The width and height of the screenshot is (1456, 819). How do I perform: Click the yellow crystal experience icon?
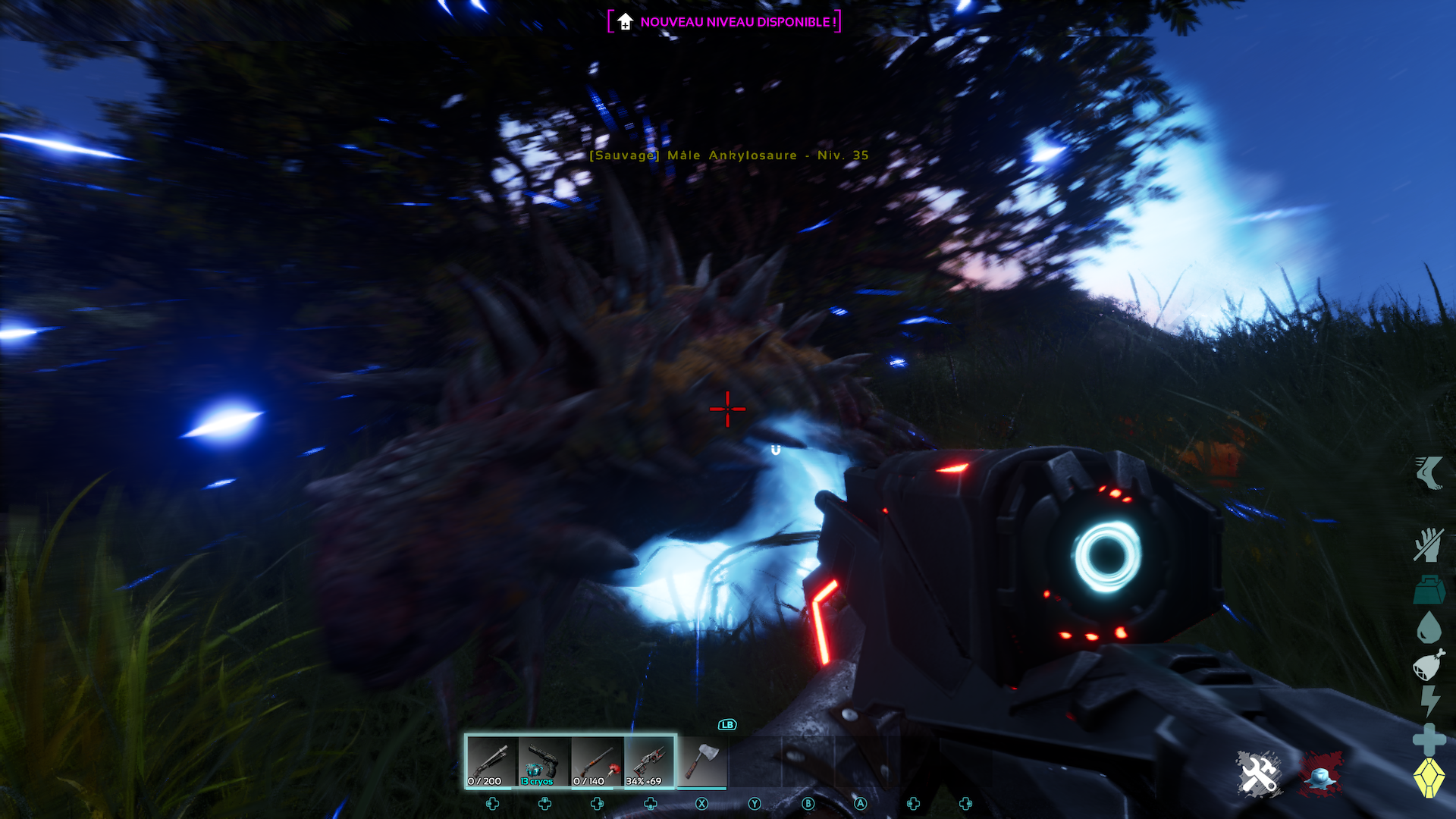coord(1429,777)
